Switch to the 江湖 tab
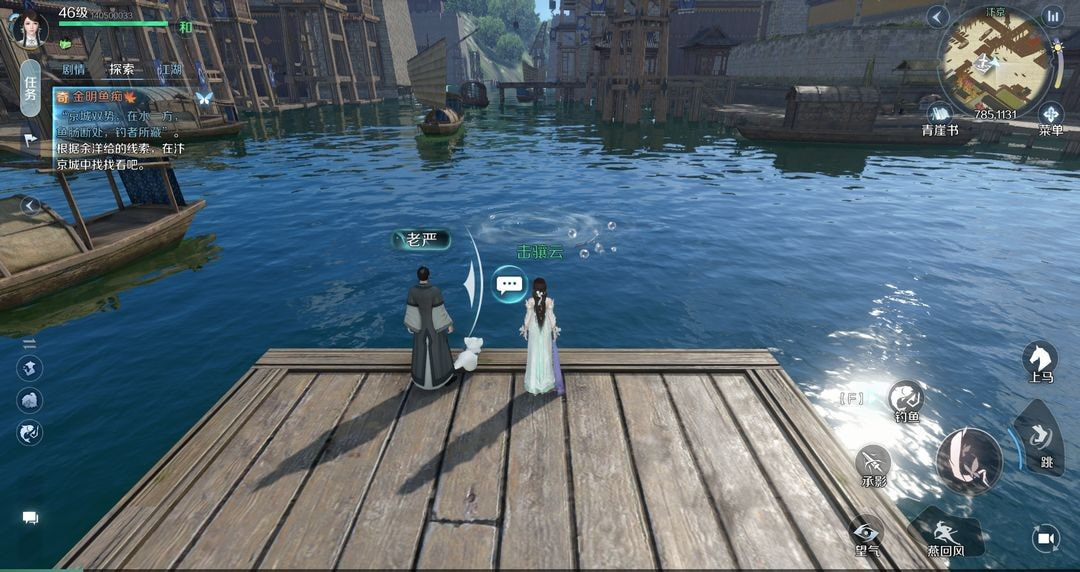Image resolution: width=1080 pixels, height=572 pixels. 169,69
